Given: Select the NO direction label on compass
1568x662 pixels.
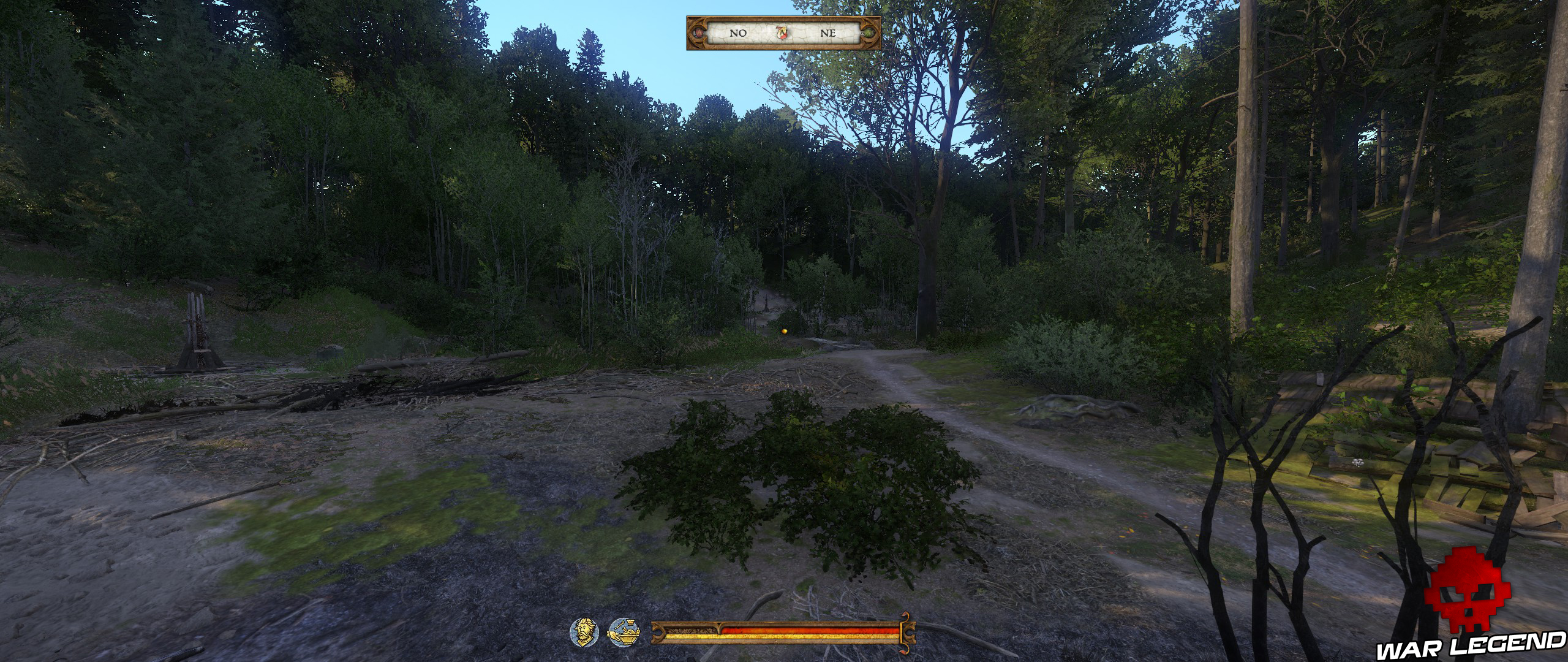Looking at the screenshot, I should [738, 34].
